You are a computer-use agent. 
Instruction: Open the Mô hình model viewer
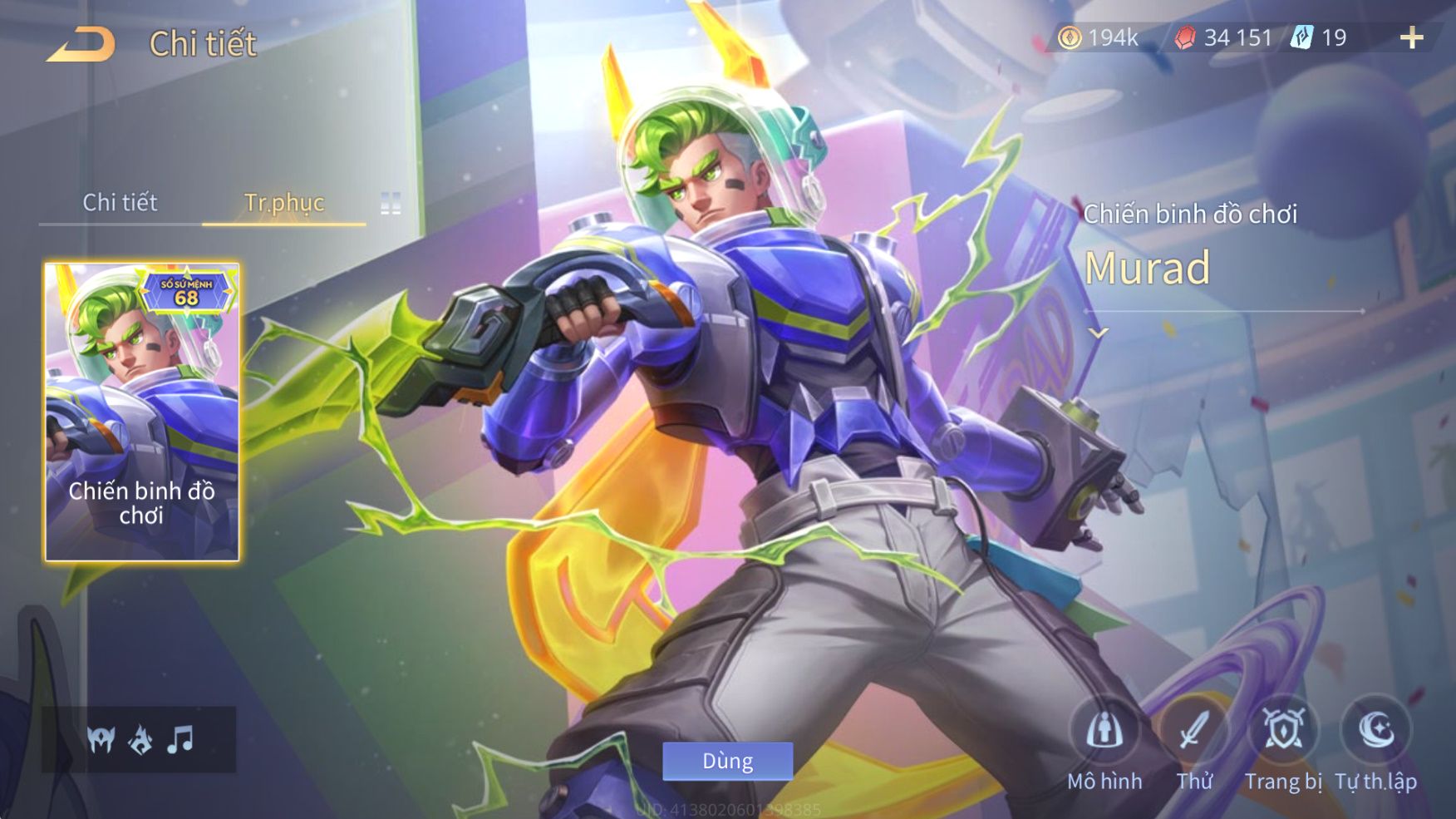[1104, 732]
